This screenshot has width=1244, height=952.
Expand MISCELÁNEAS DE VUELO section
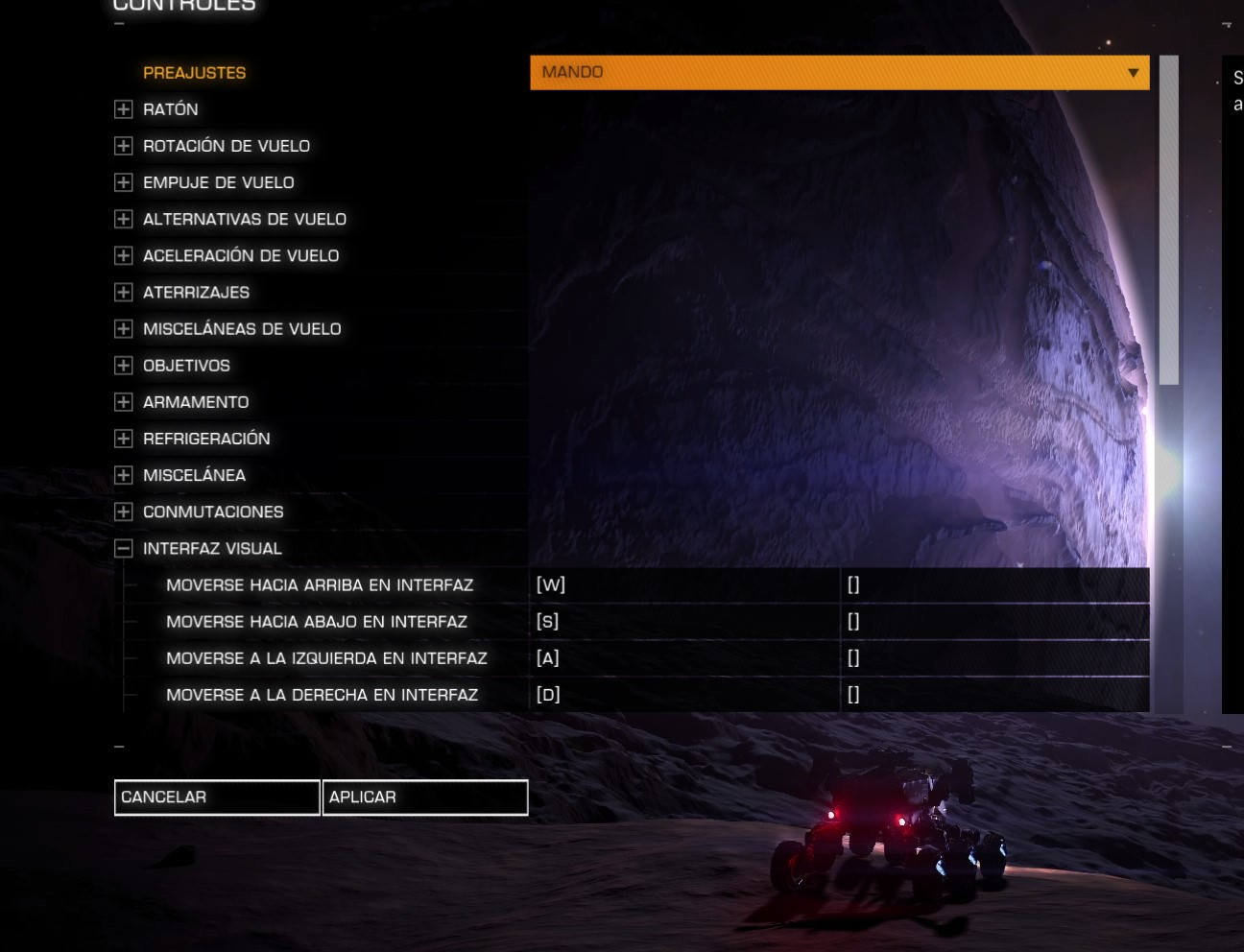[123, 329]
